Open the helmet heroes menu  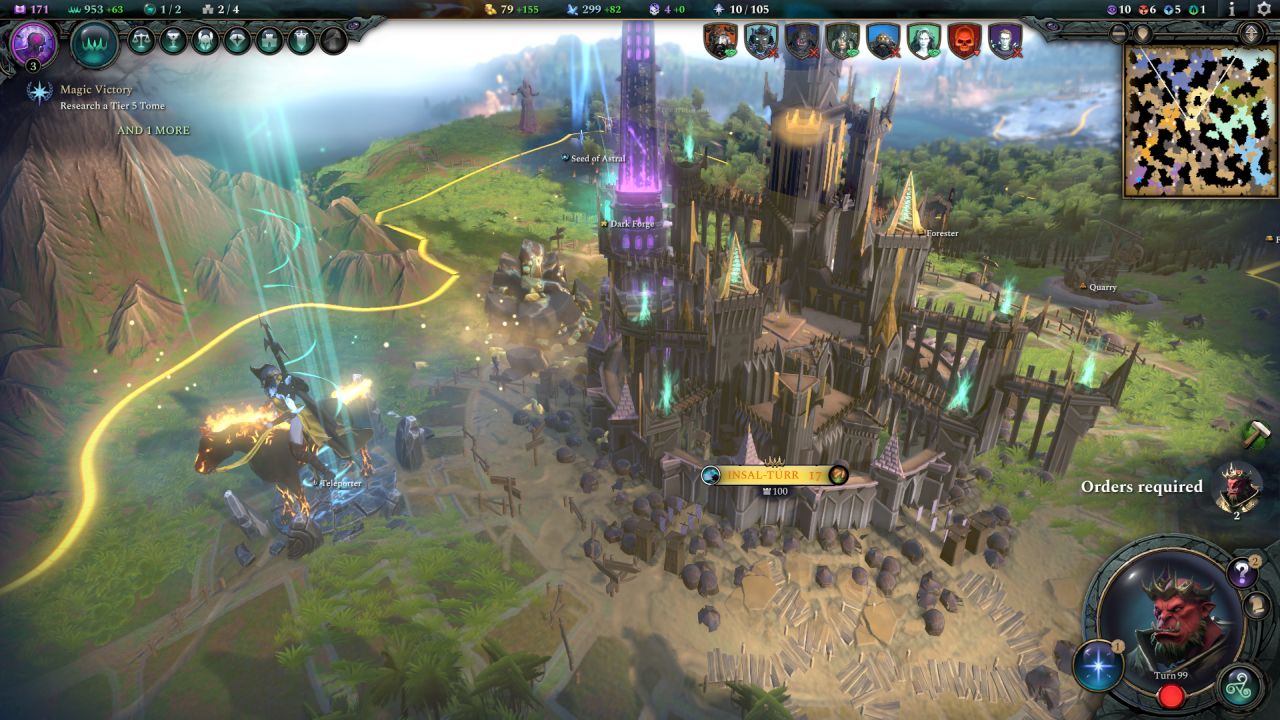[x=205, y=40]
